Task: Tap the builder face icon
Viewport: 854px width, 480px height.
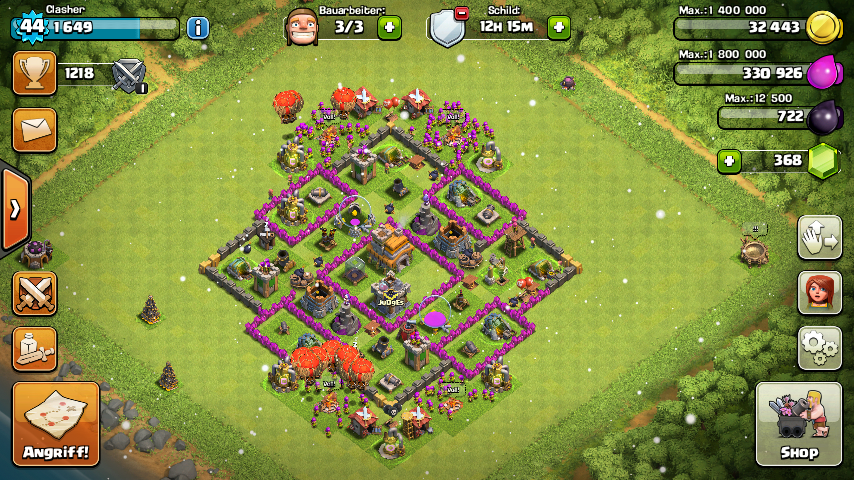Action: [x=303, y=27]
